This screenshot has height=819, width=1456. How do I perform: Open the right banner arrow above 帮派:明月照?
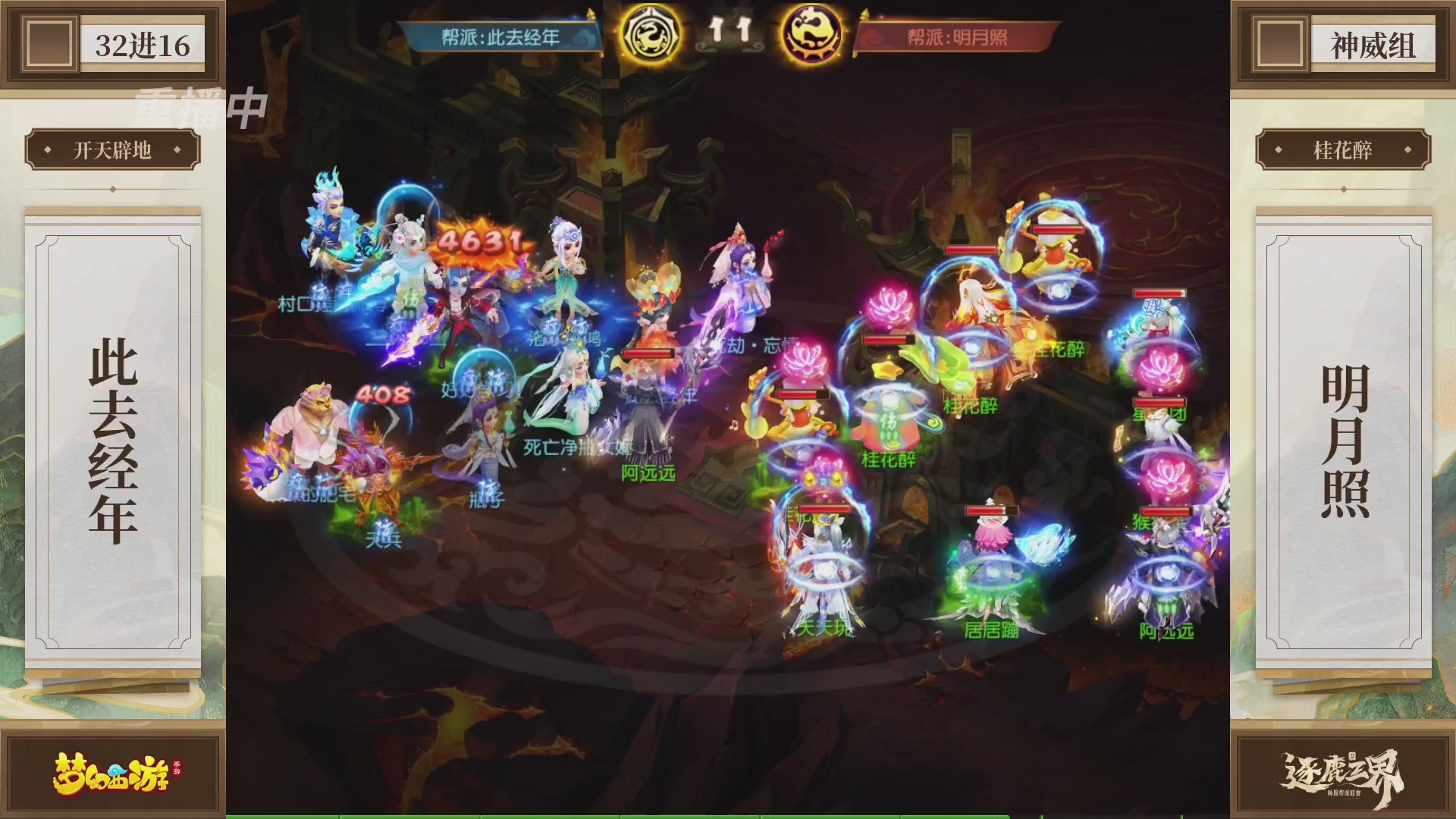[x=864, y=14]
